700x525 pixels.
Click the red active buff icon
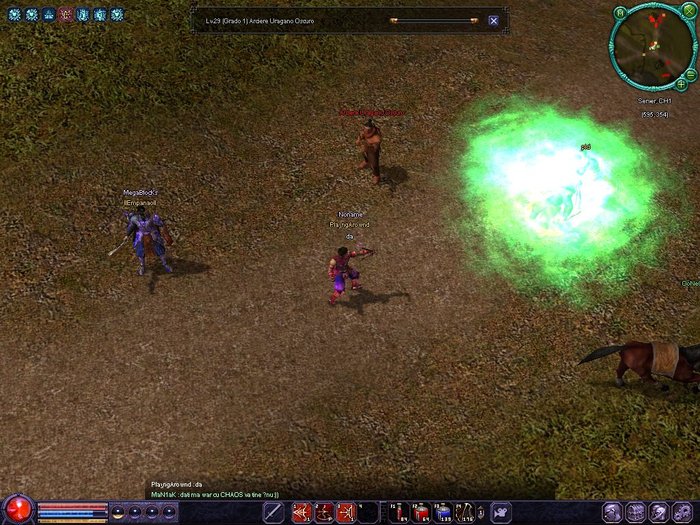click(65, 14)
